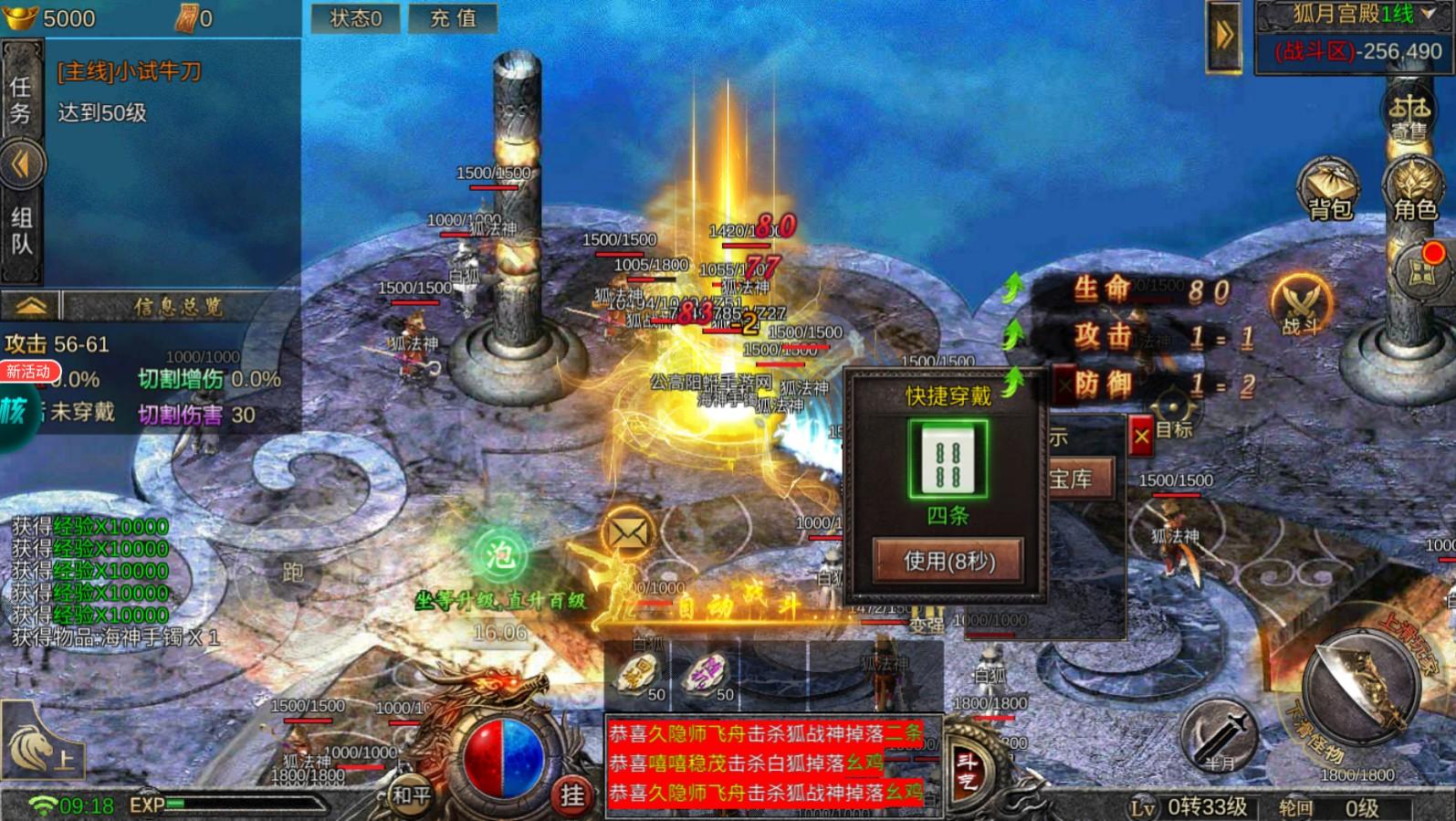Collapse the quest panel with the left arrow

tap(21, 164)
